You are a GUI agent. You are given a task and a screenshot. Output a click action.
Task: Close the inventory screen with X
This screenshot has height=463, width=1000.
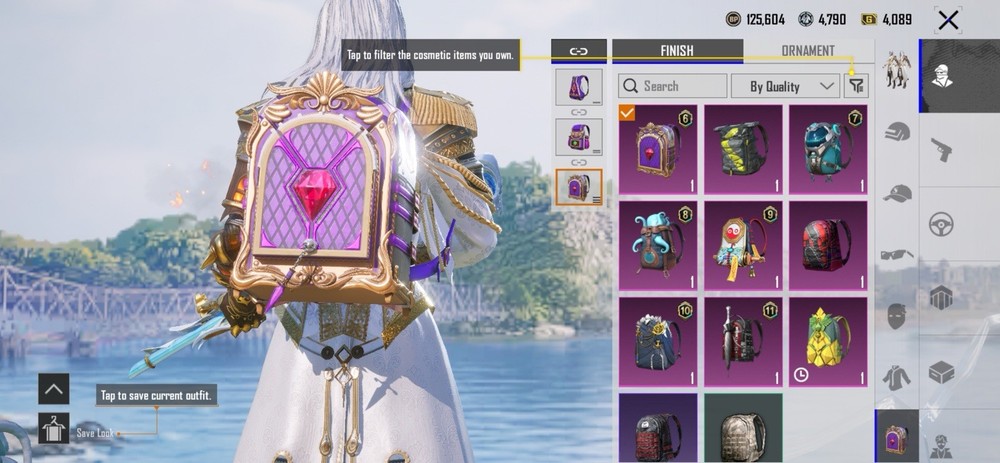pos(947,20)
